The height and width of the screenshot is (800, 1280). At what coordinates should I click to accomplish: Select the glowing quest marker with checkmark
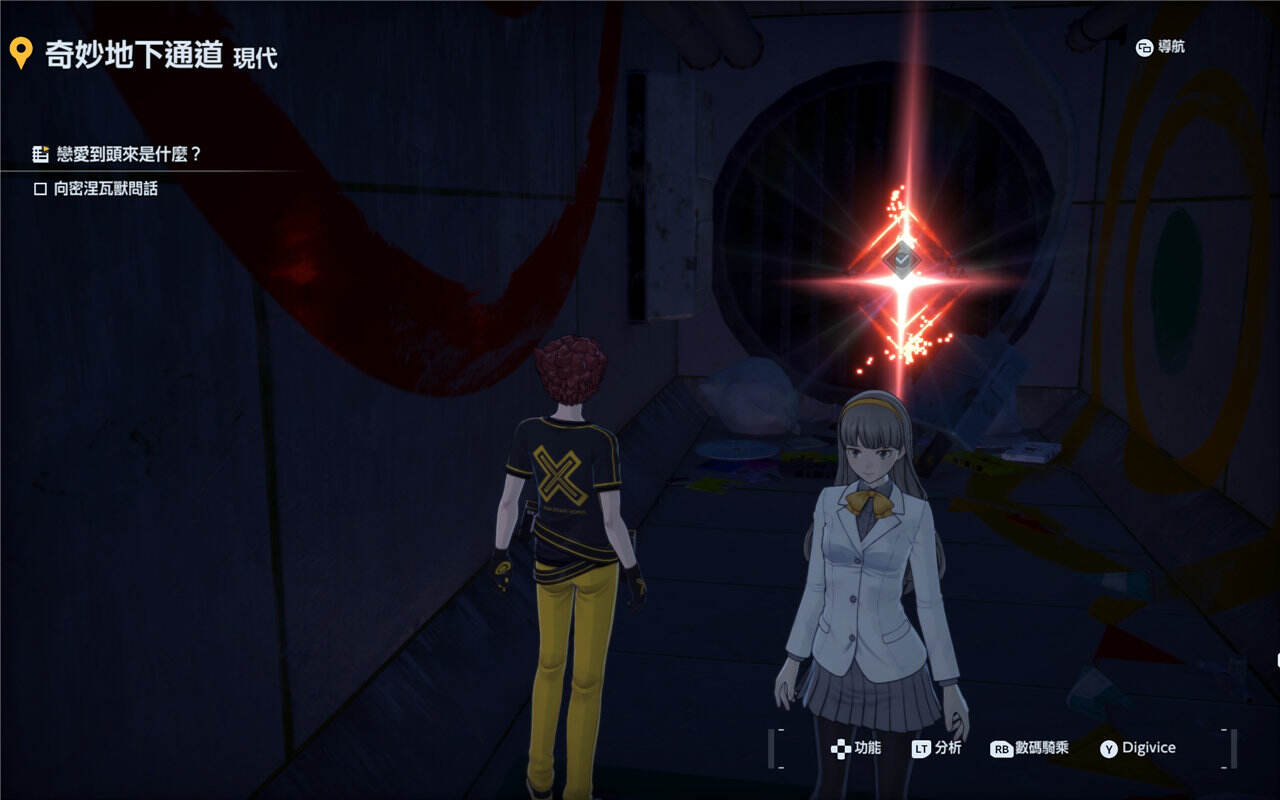pos(902,260)
